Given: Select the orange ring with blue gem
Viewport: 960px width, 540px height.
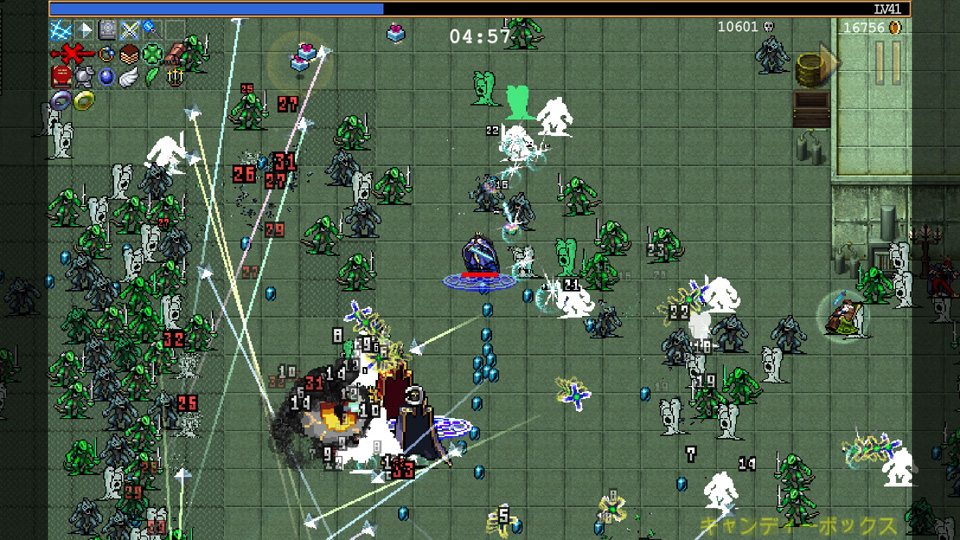Looking at the screenshot, I should 106,53.
